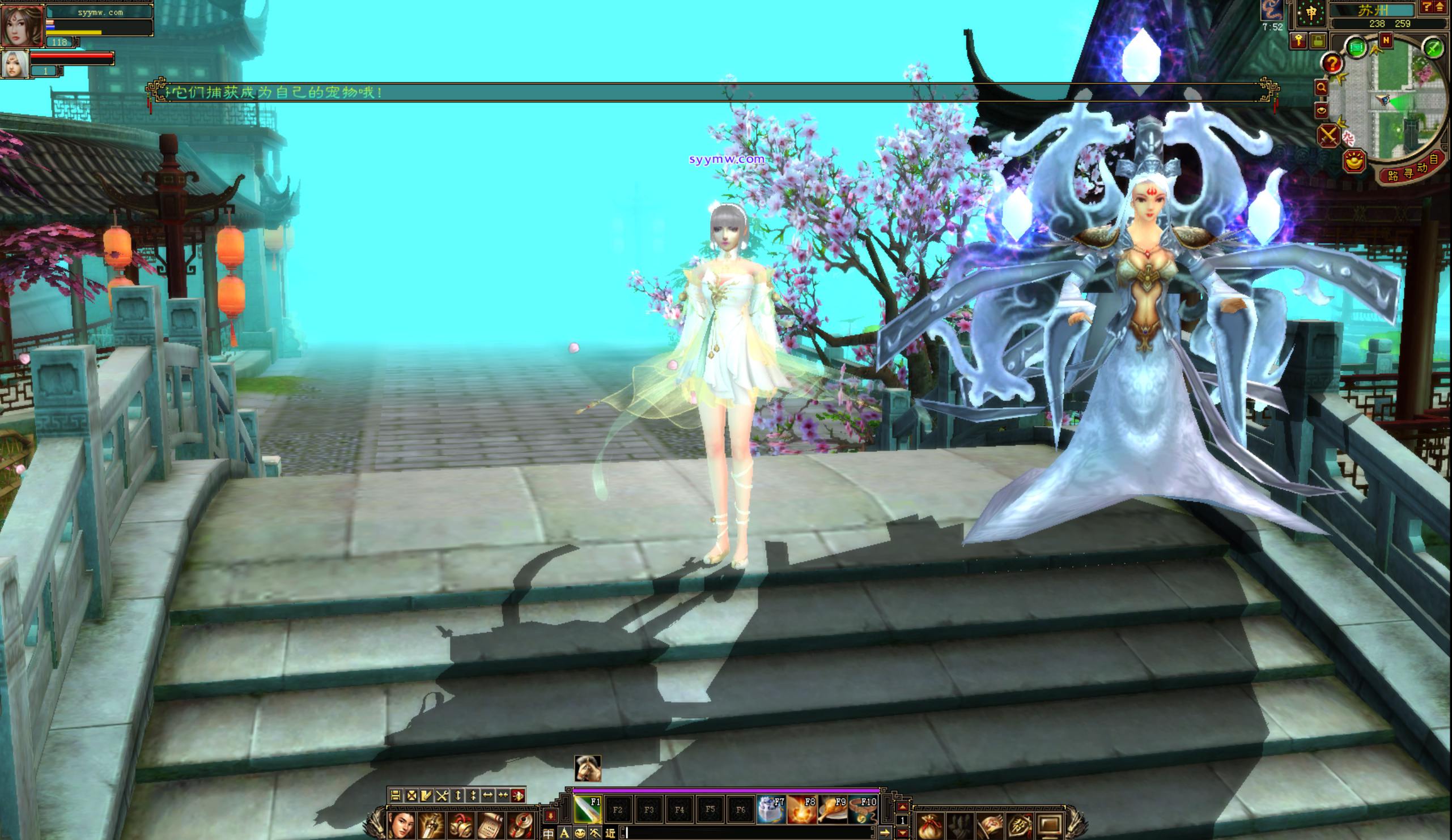Activate the F1 sword skill slot

pyautogui.click(x=588, y=810)
